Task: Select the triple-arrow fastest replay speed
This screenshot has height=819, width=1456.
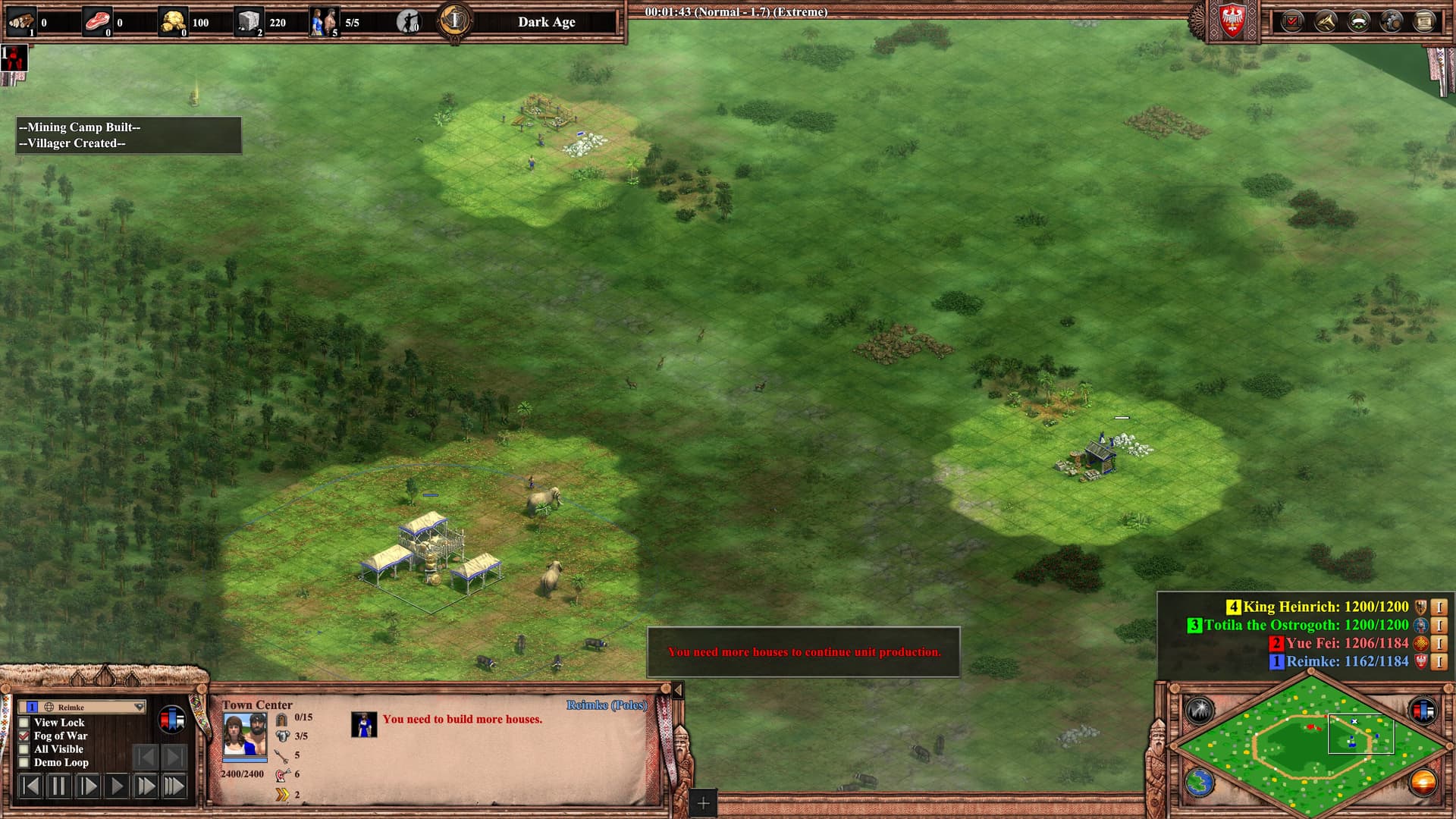Action: 174,786
